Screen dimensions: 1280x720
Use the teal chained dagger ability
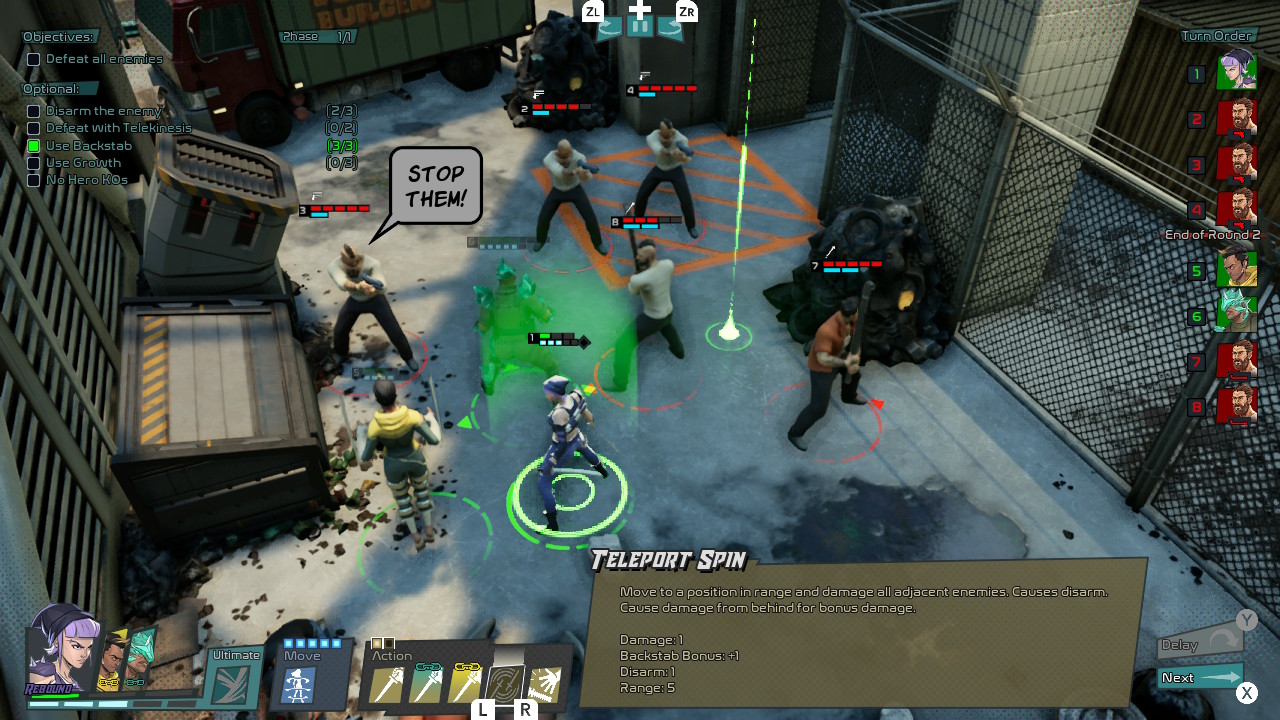coord(426,685)
